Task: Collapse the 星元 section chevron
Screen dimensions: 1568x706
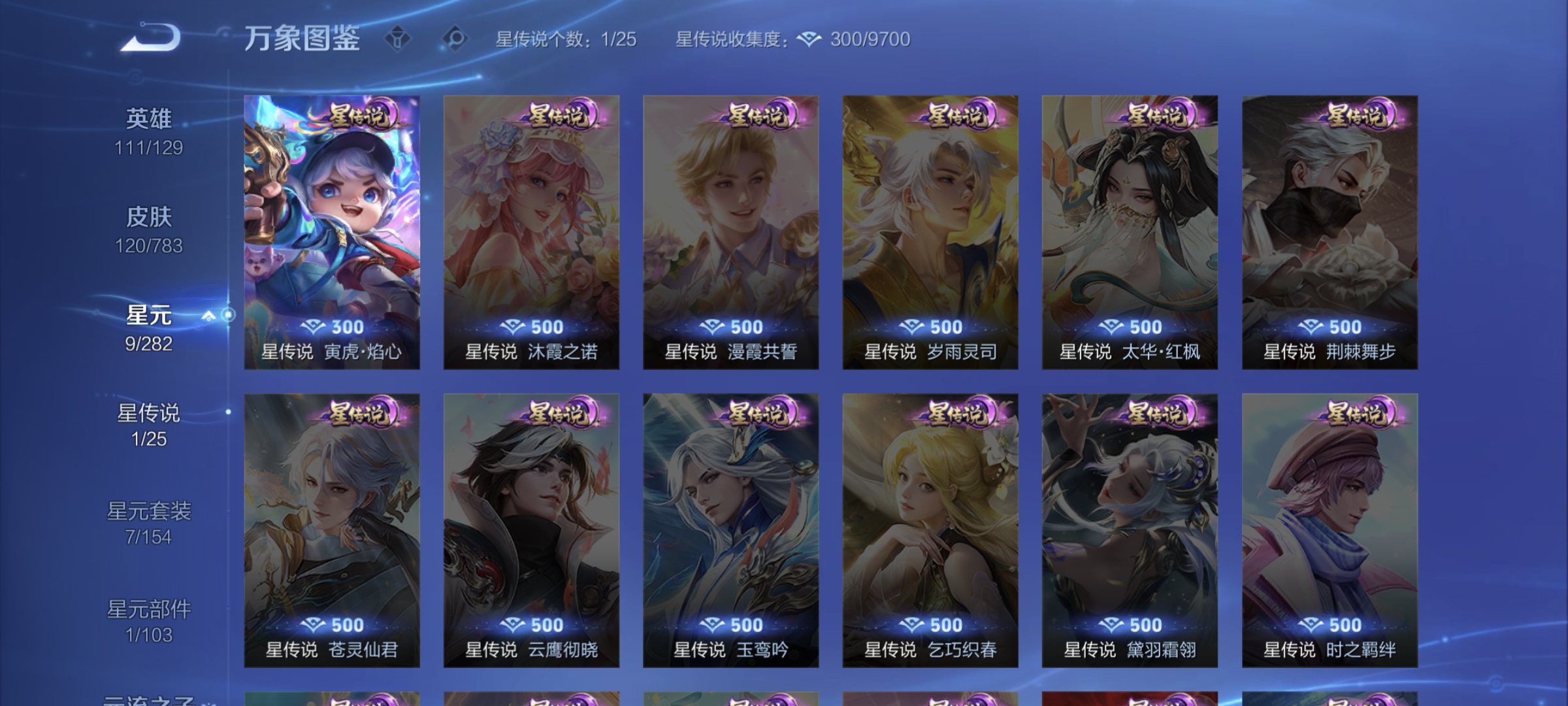Action: tap(209, 315)
